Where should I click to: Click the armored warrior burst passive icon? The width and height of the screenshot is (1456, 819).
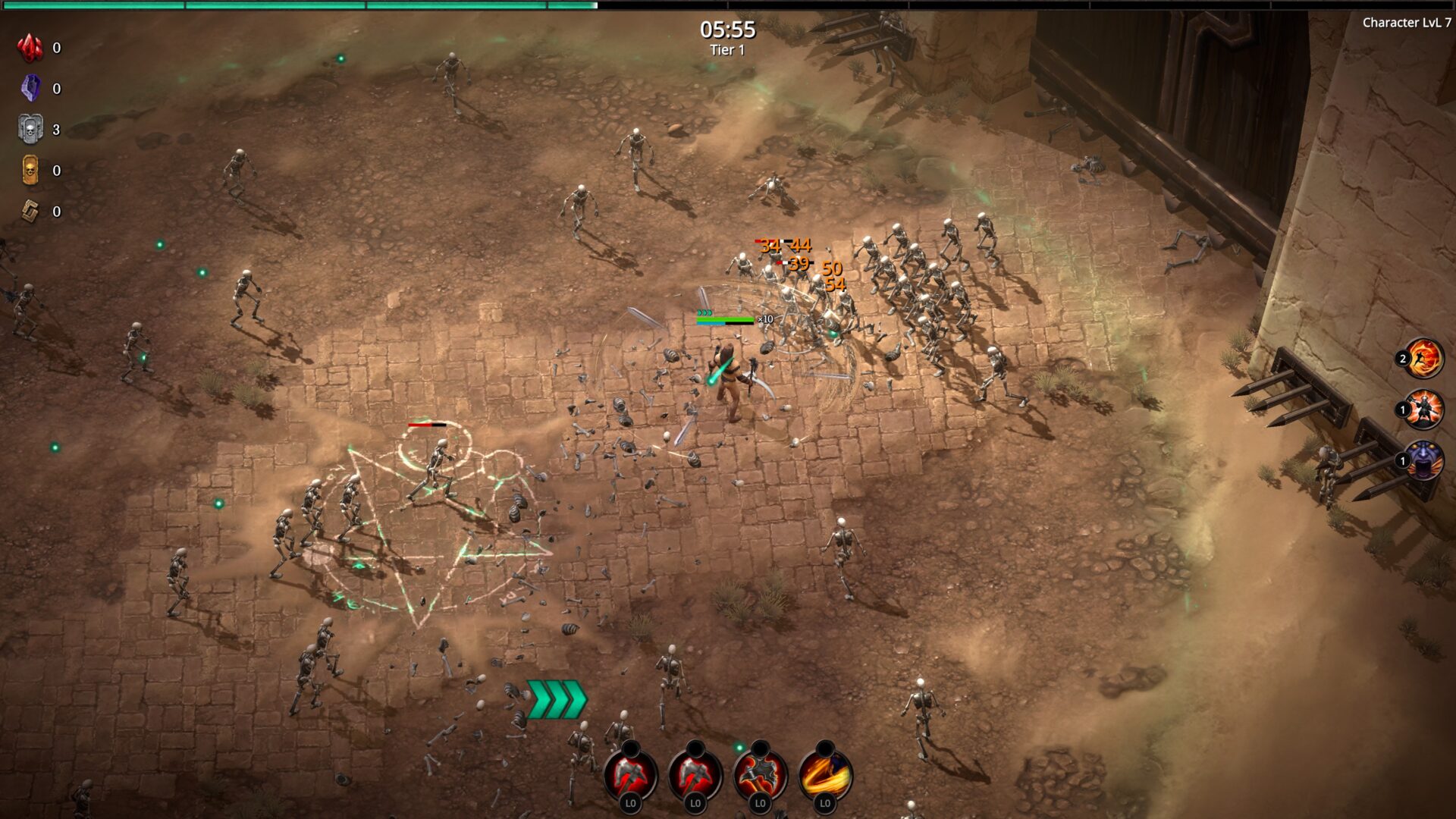tap(1423, 409)
